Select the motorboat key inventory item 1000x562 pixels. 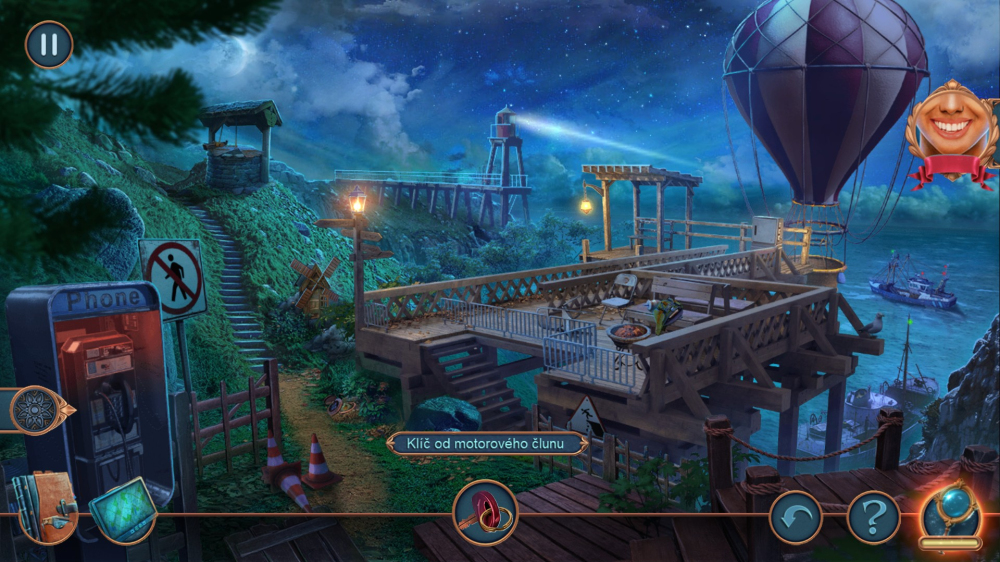[x=484, y=512]
